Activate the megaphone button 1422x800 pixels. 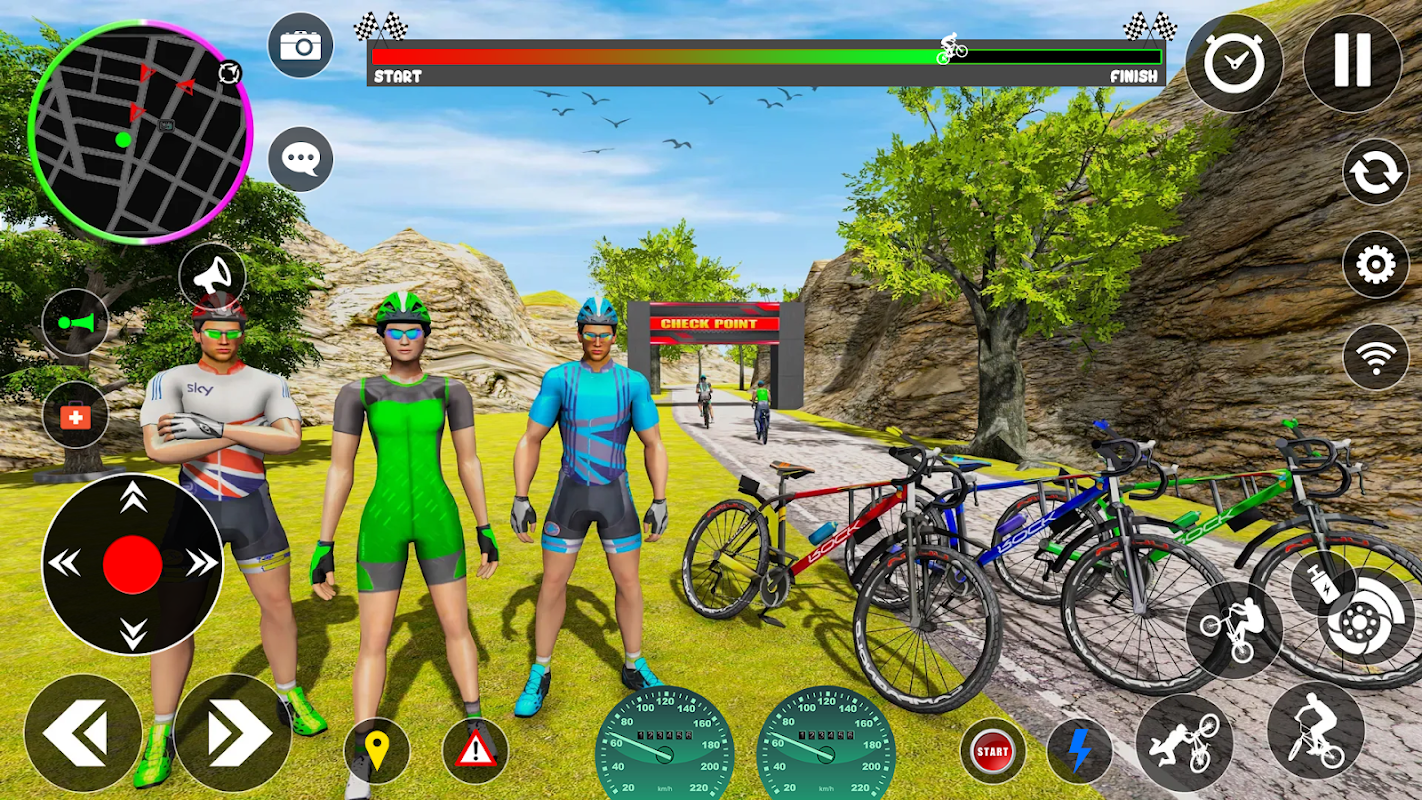[x=212, y=277]
